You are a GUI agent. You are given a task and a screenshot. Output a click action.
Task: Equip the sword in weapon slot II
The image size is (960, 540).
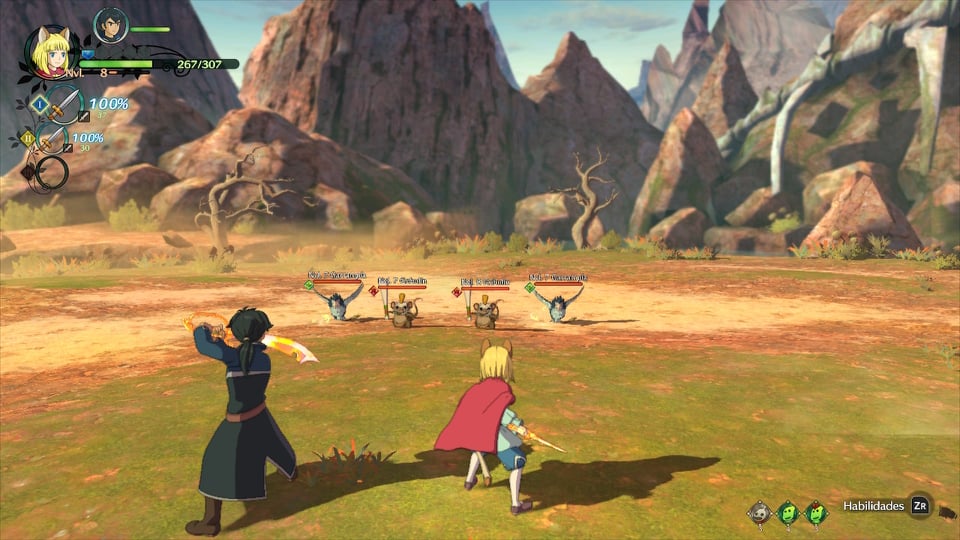(50, 140)
